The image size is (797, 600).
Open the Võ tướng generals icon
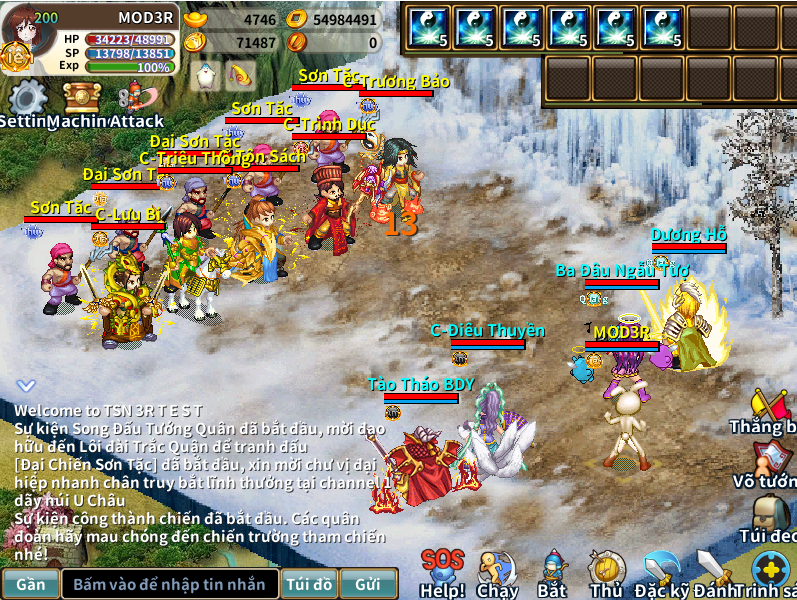click(770, 462)
